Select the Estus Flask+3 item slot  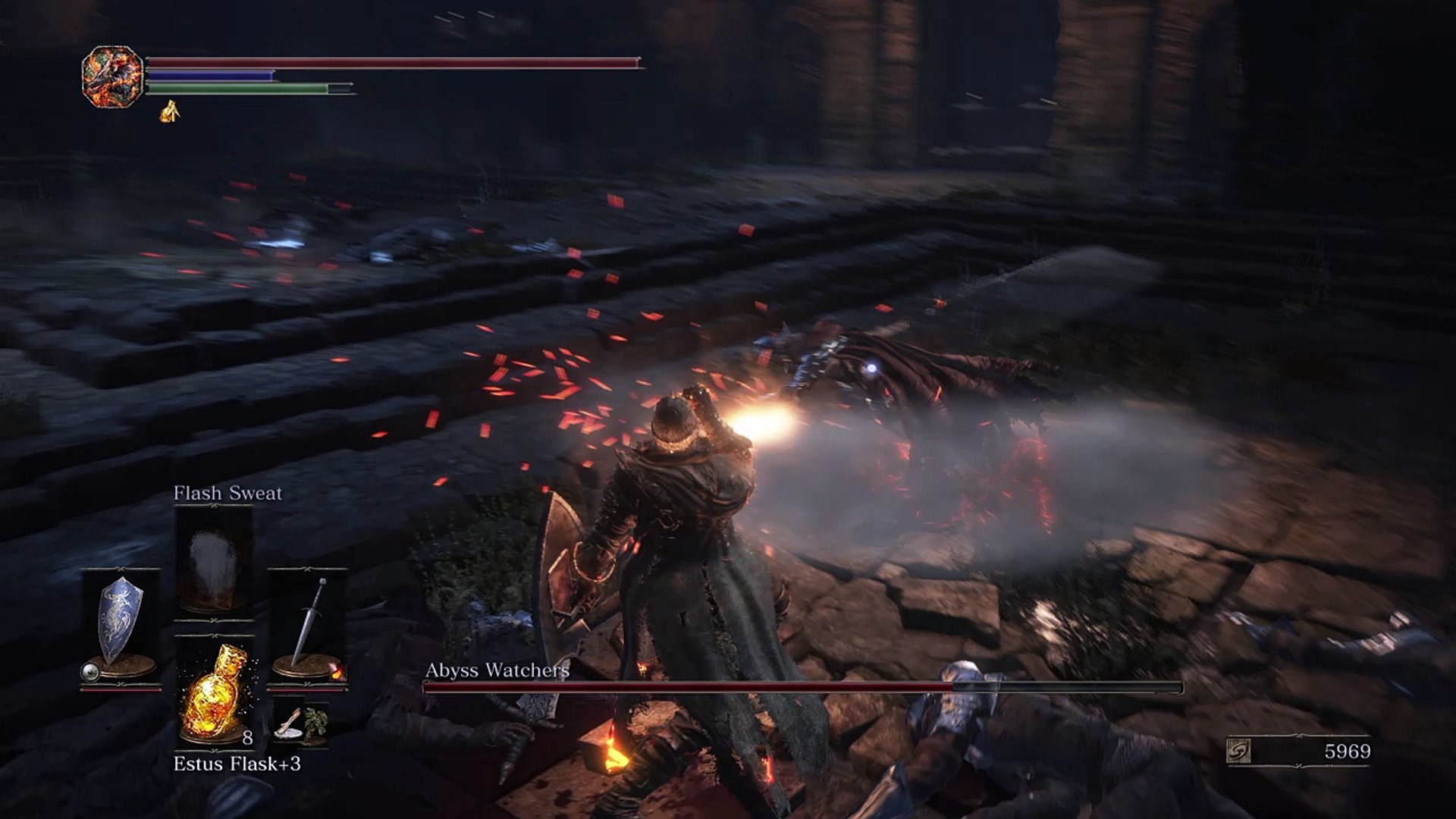(215, 692)
